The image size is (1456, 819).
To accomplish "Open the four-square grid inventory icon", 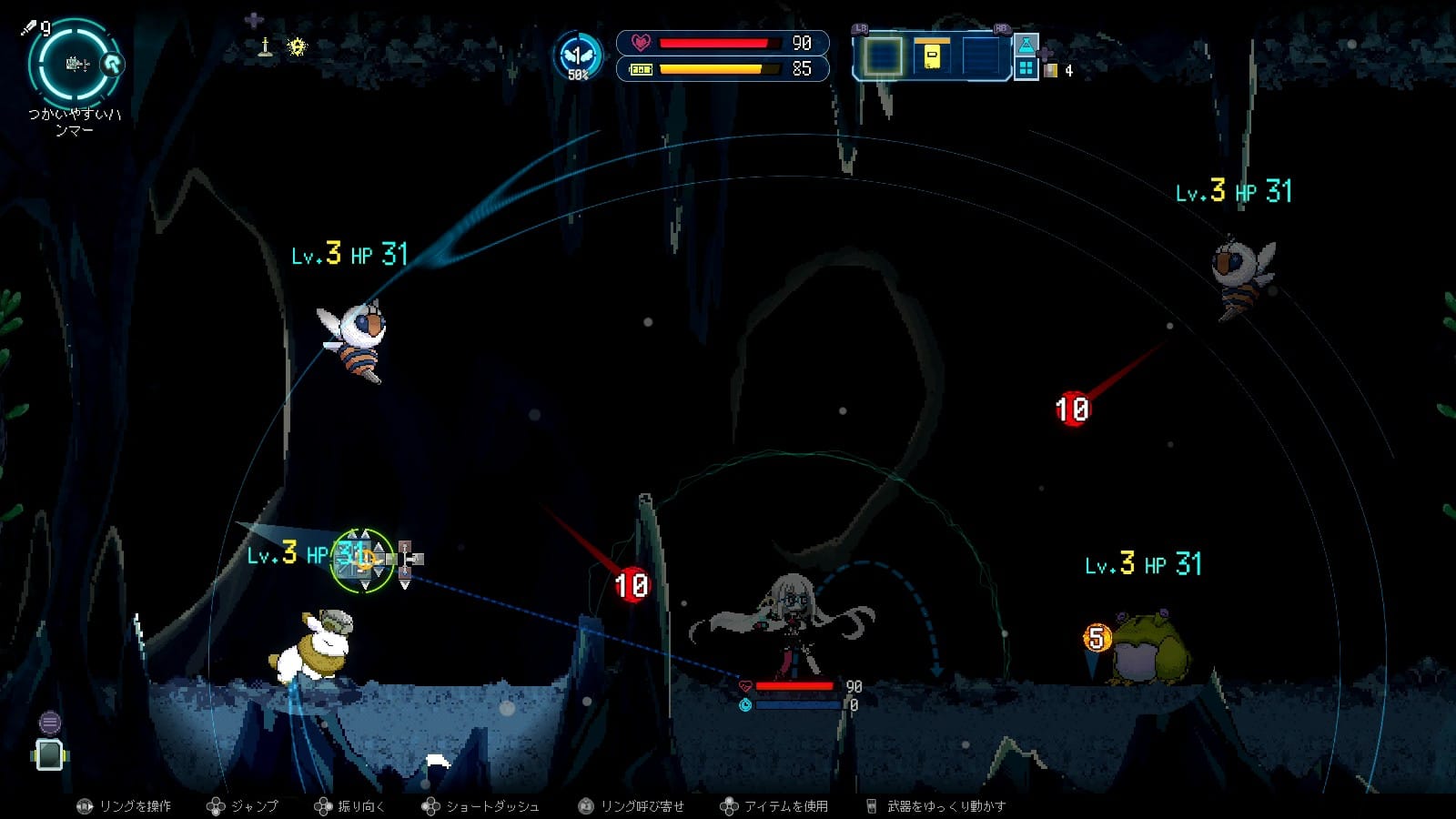I will coord(1026,68).
